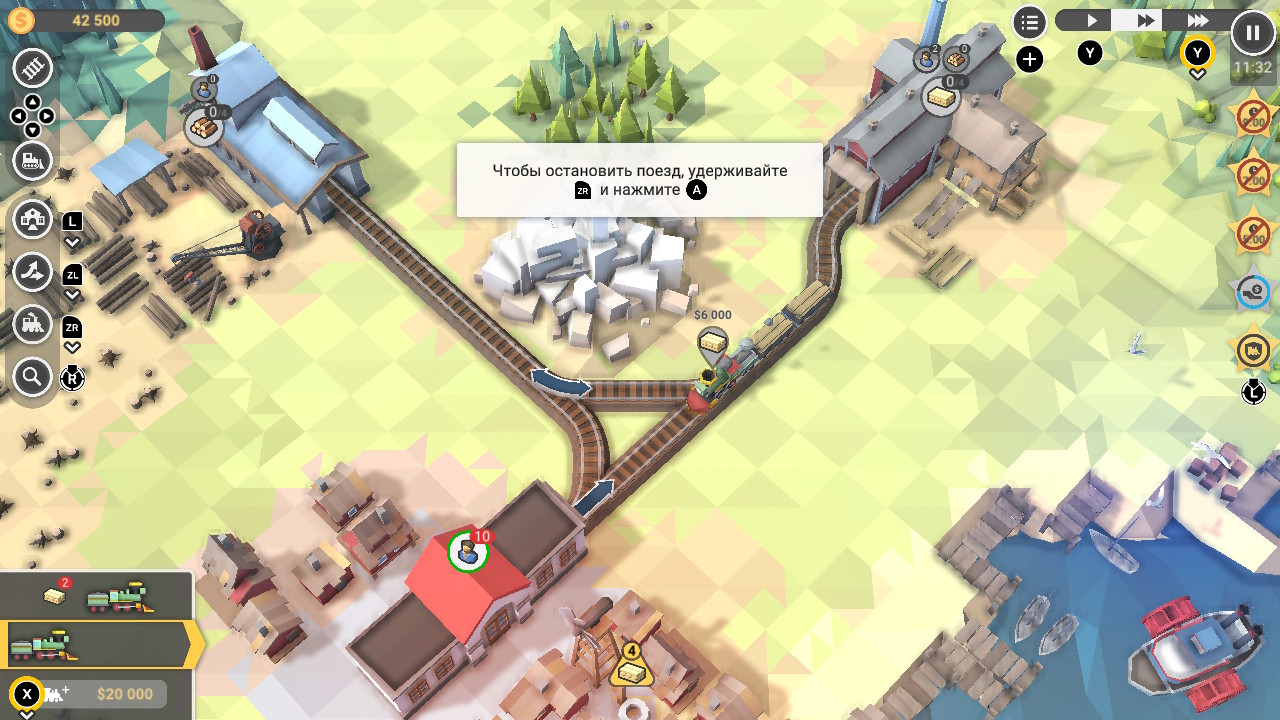Click the gold train star objective
1280x720 pixels.
[1252, 351]
